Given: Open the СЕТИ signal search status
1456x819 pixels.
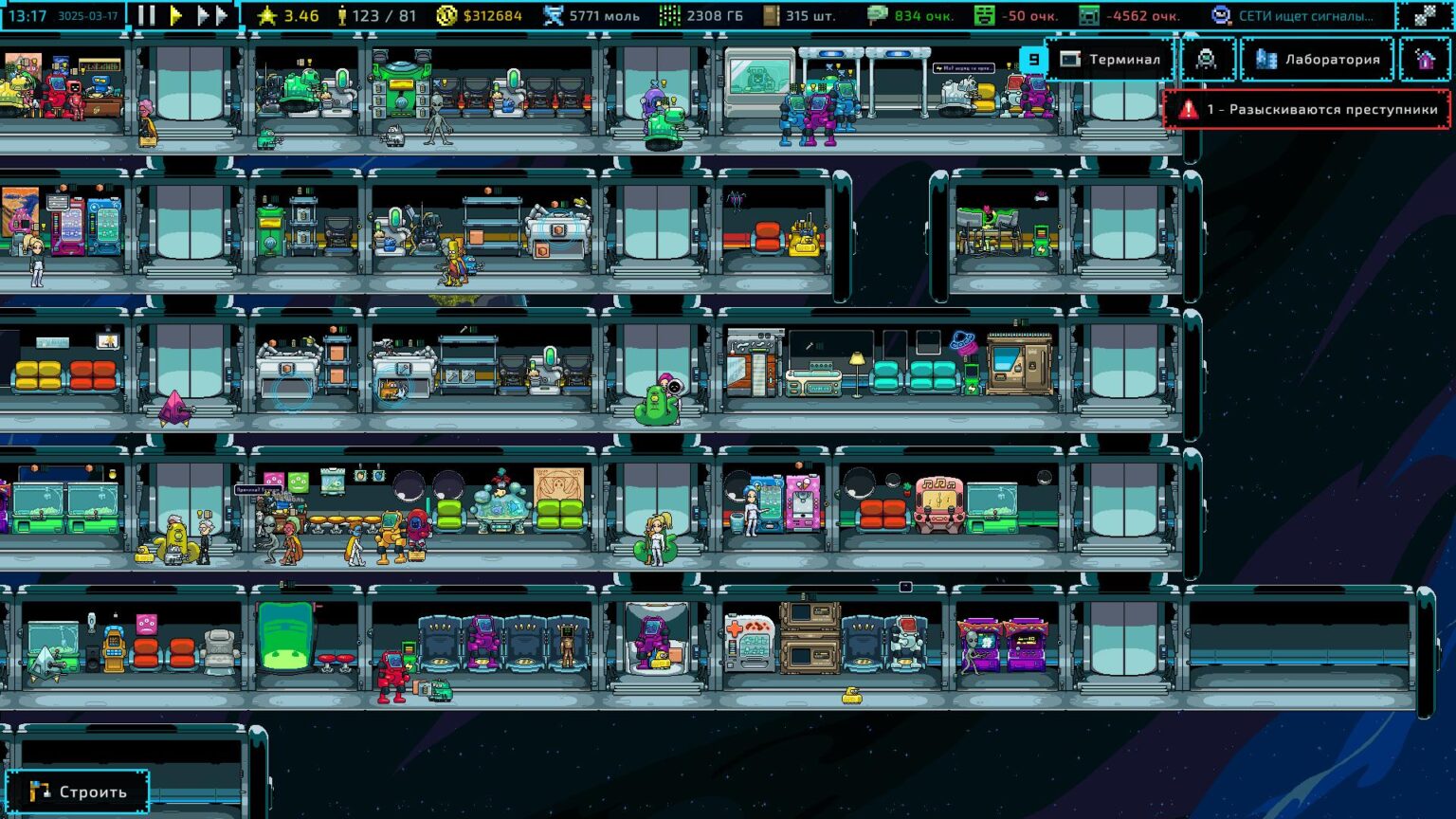Looking at the screenshot, I should (x=1294, y=15).
